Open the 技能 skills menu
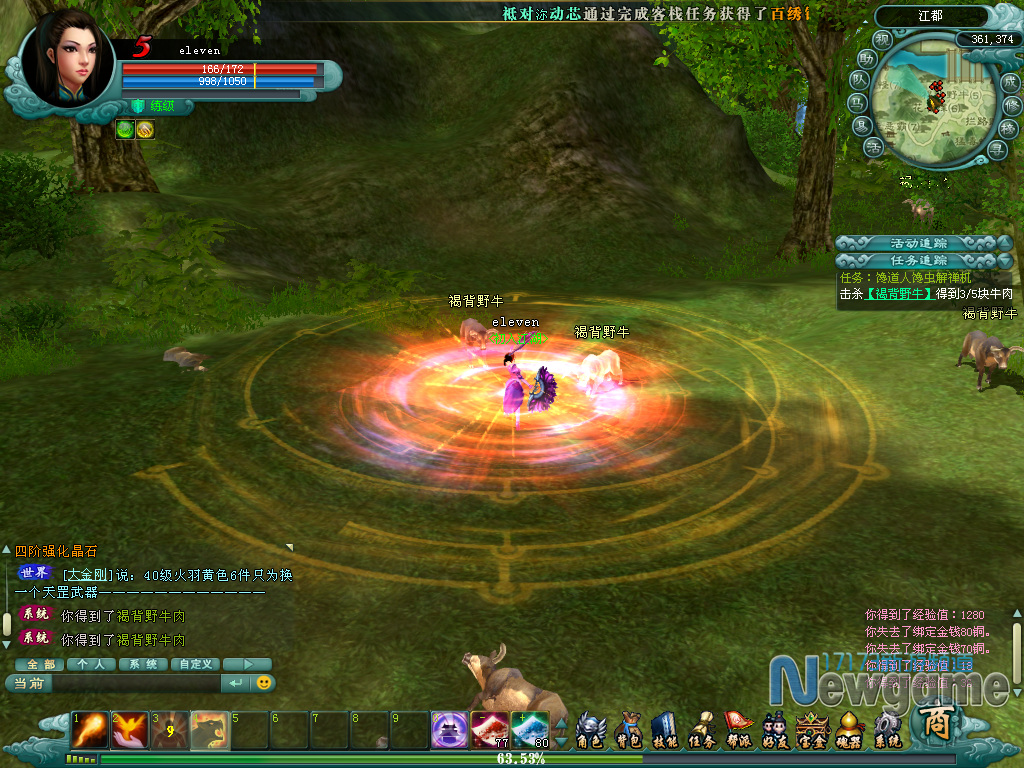 click(665, 731)
